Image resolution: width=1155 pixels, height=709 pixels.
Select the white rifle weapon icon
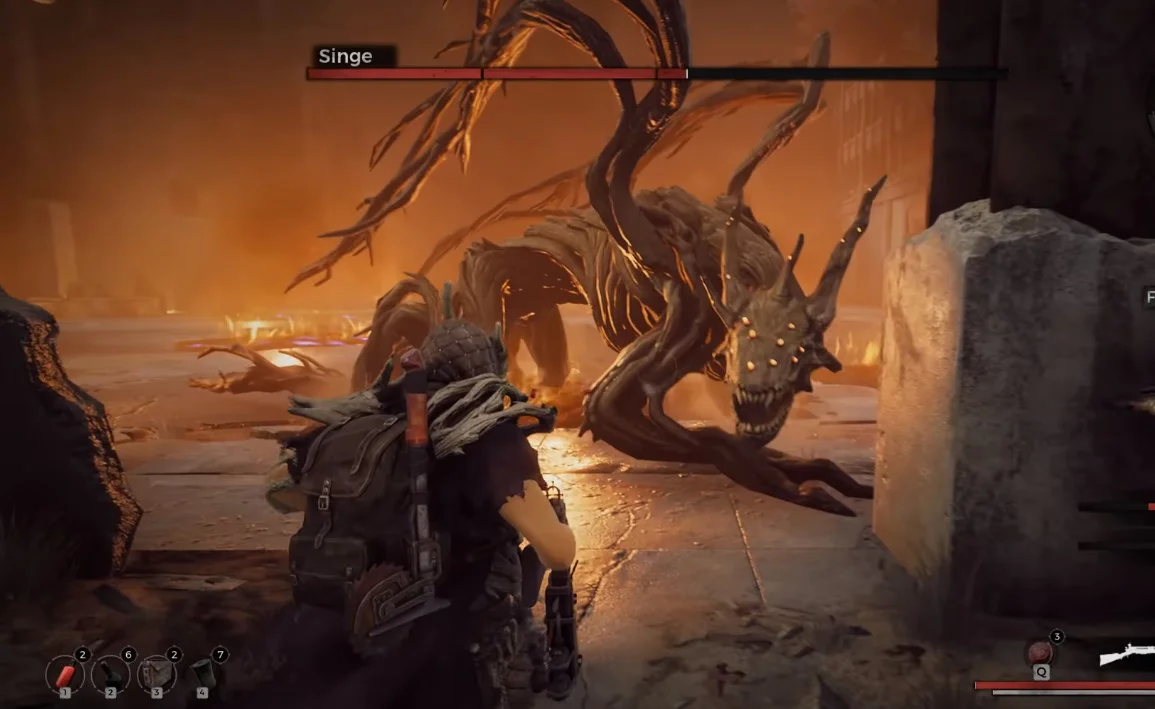tap(1126, 655)
